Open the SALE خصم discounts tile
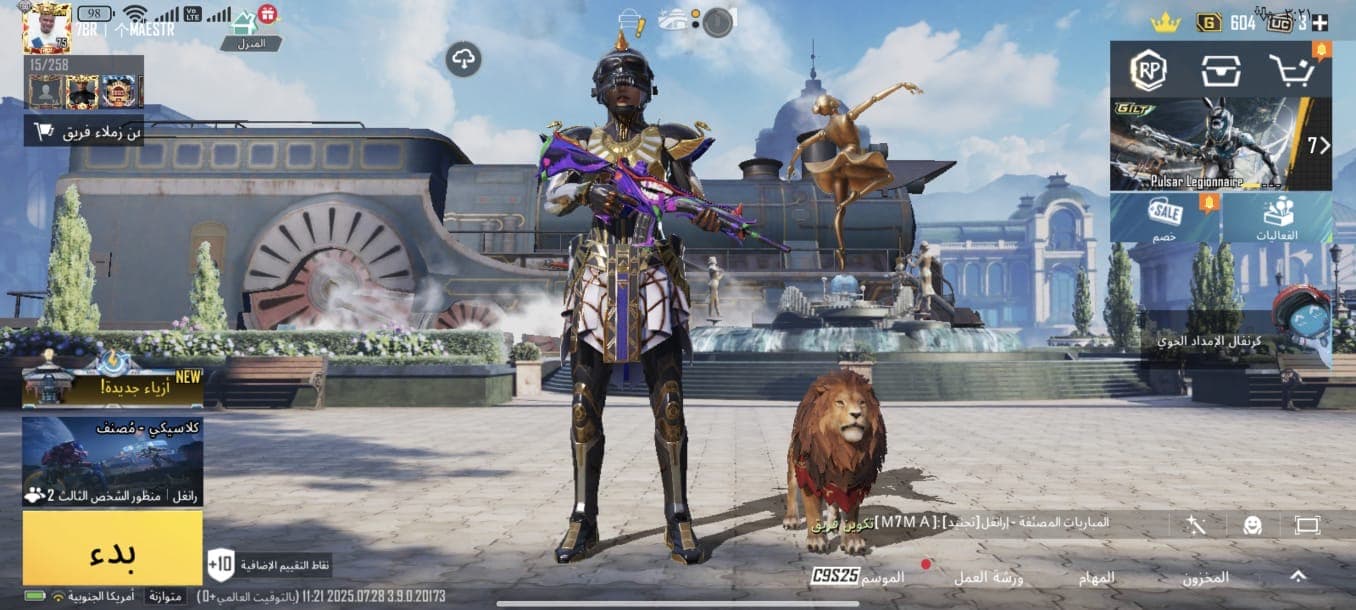 [1165, 218]
